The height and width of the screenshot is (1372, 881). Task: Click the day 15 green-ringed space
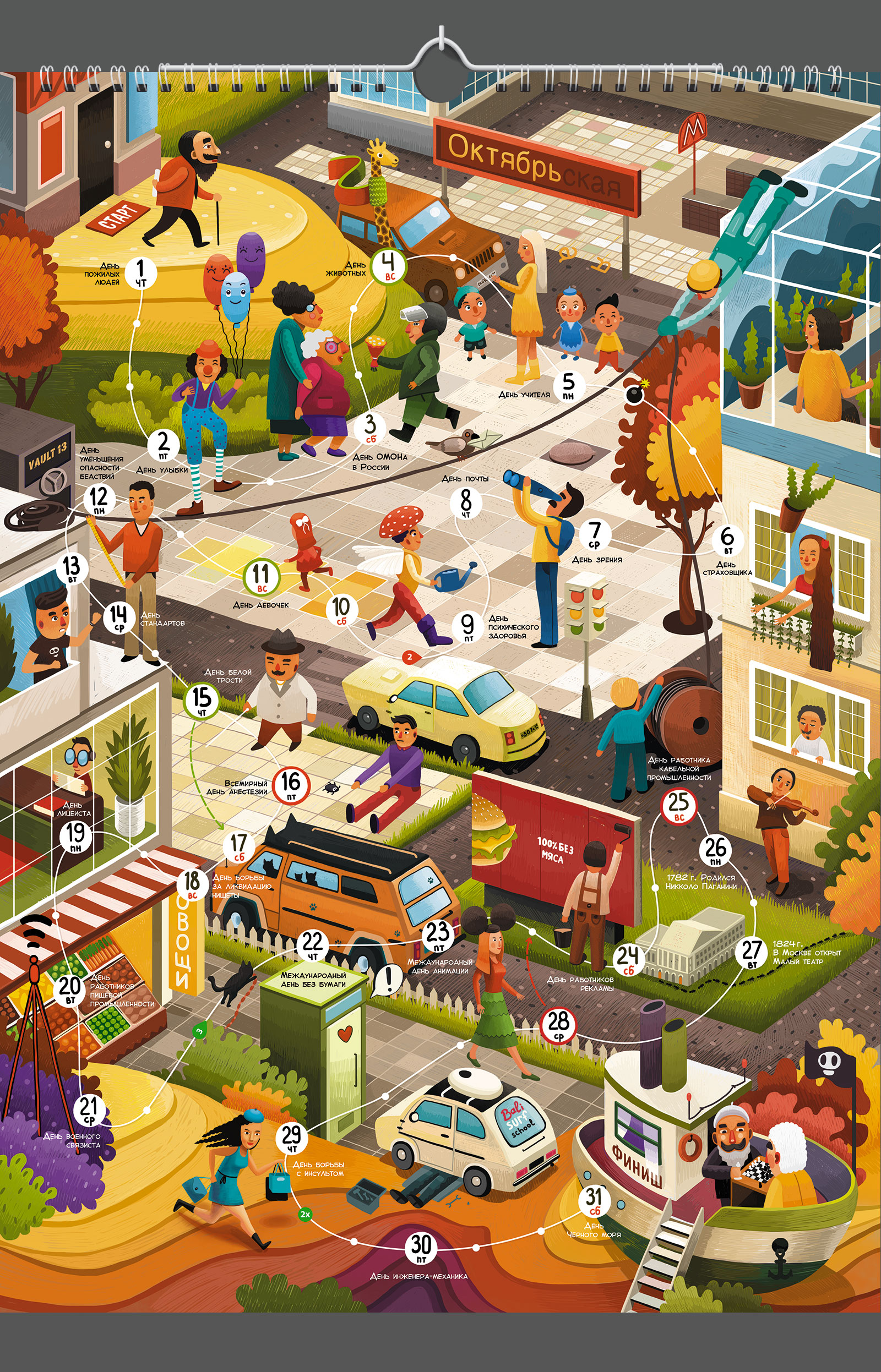click(x=202, y=700)
